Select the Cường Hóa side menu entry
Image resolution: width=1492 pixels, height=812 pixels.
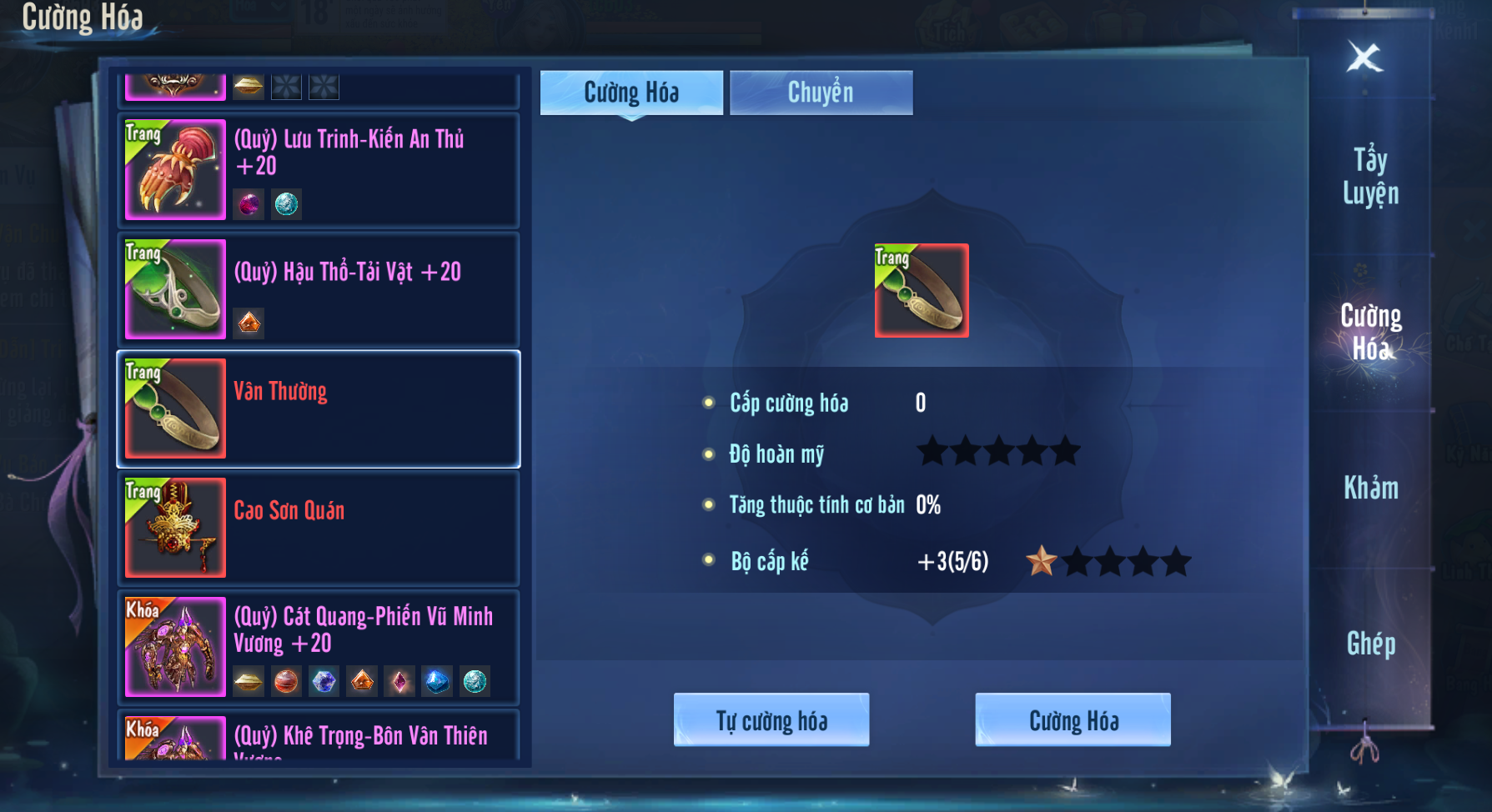click(1370, 332)
